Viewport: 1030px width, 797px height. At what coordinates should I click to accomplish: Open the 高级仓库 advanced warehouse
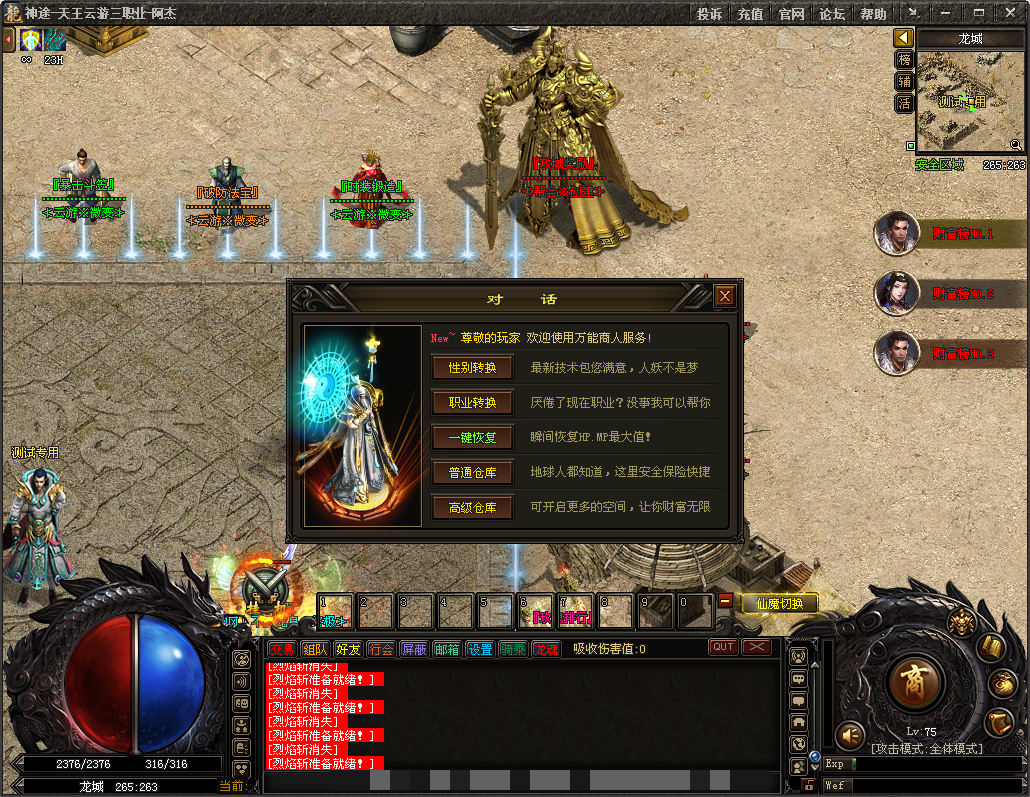coord(472,508)
